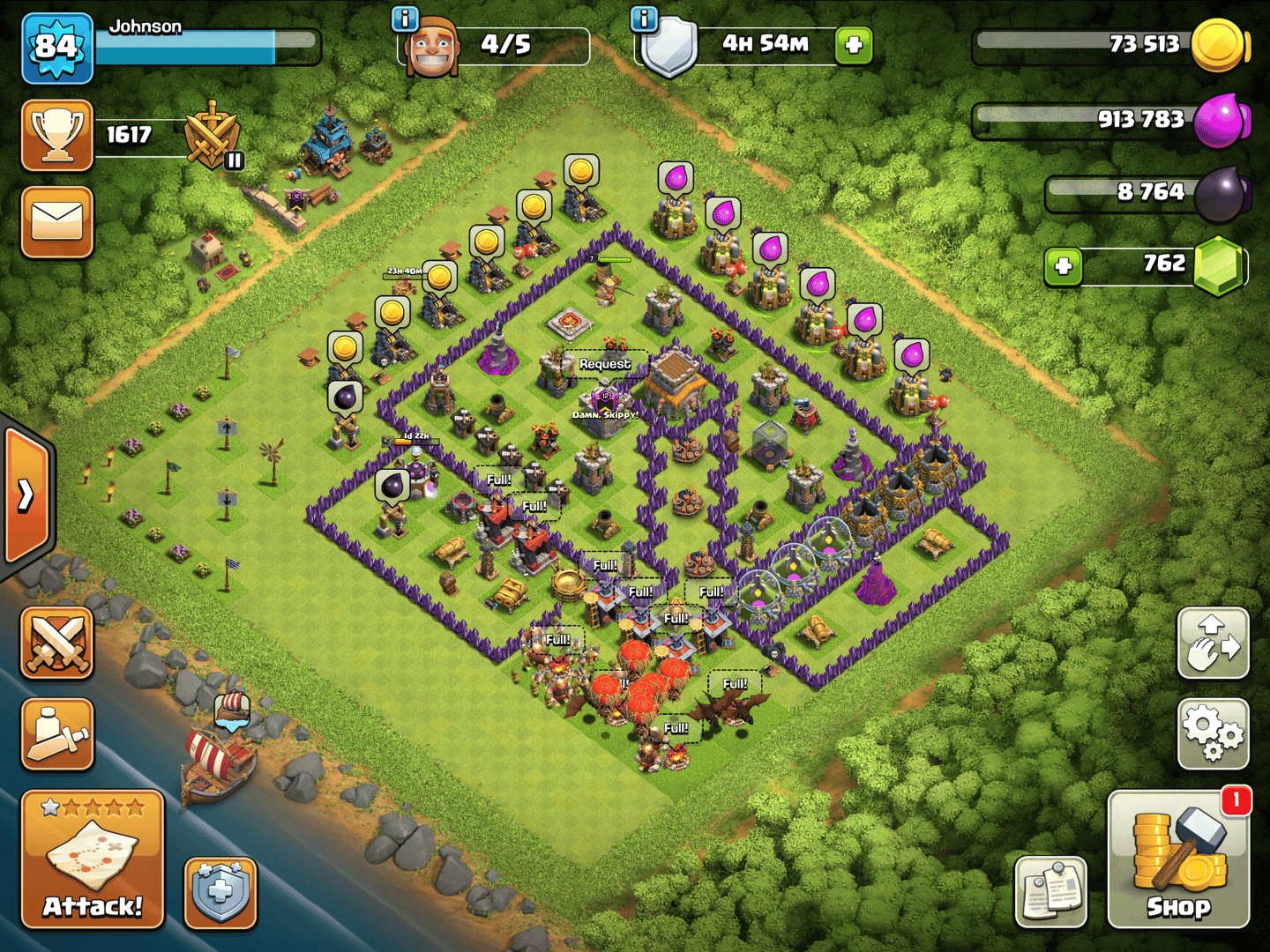Expand the orange side chat arrow

26,495
